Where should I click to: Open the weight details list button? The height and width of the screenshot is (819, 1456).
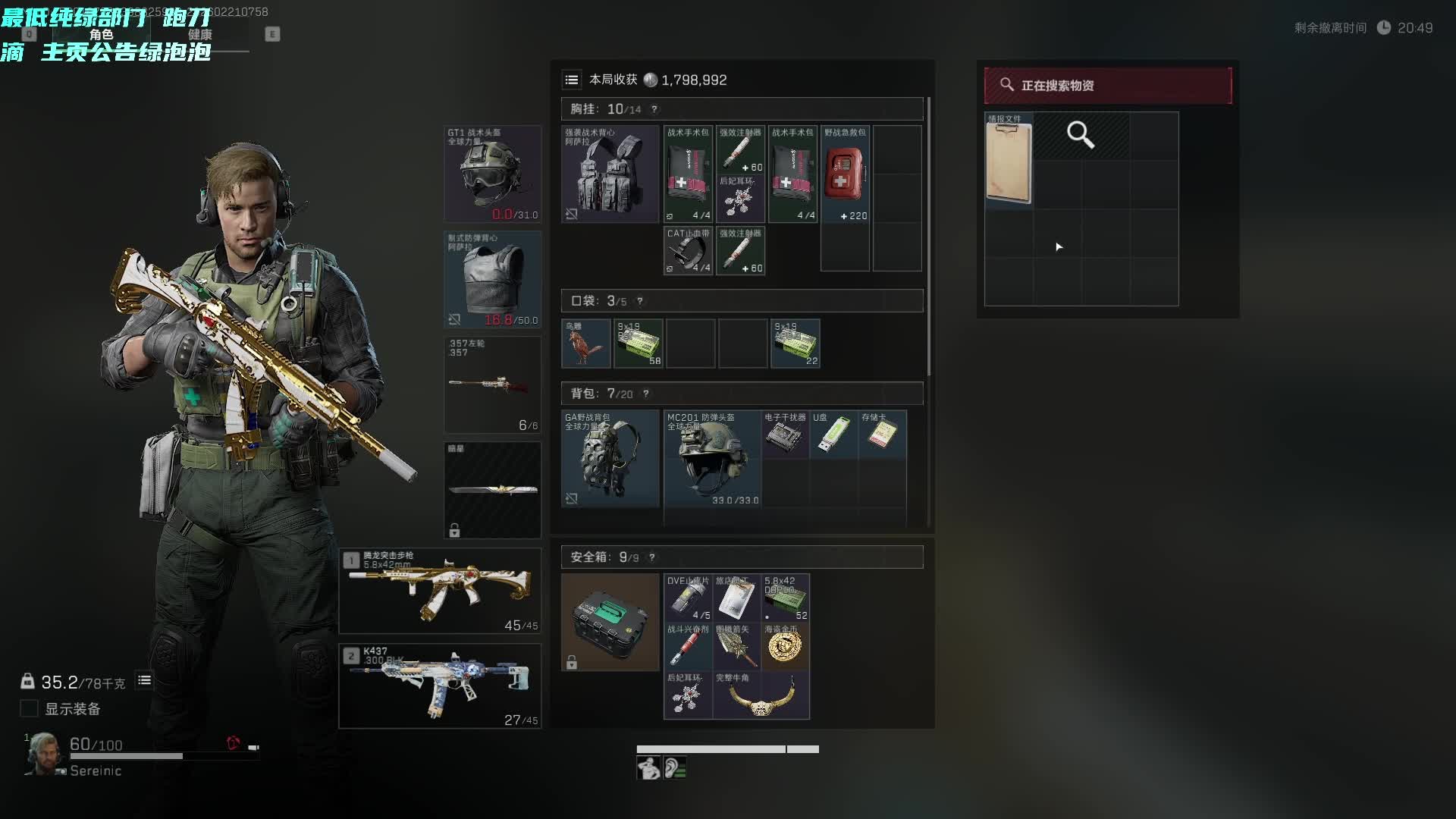[x=144, y=680]
